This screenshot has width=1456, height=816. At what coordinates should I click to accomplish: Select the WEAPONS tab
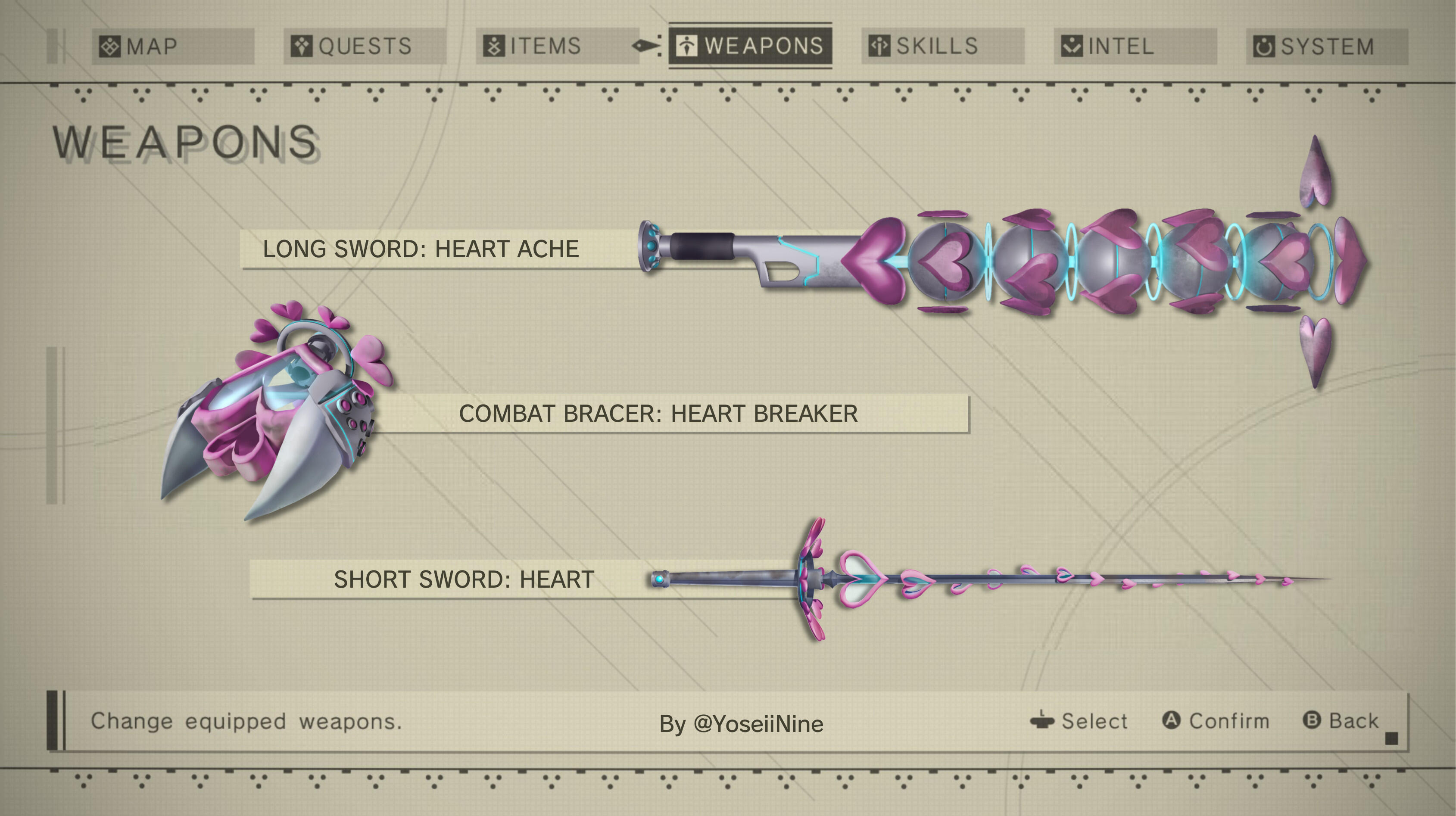tap(750, 46)
